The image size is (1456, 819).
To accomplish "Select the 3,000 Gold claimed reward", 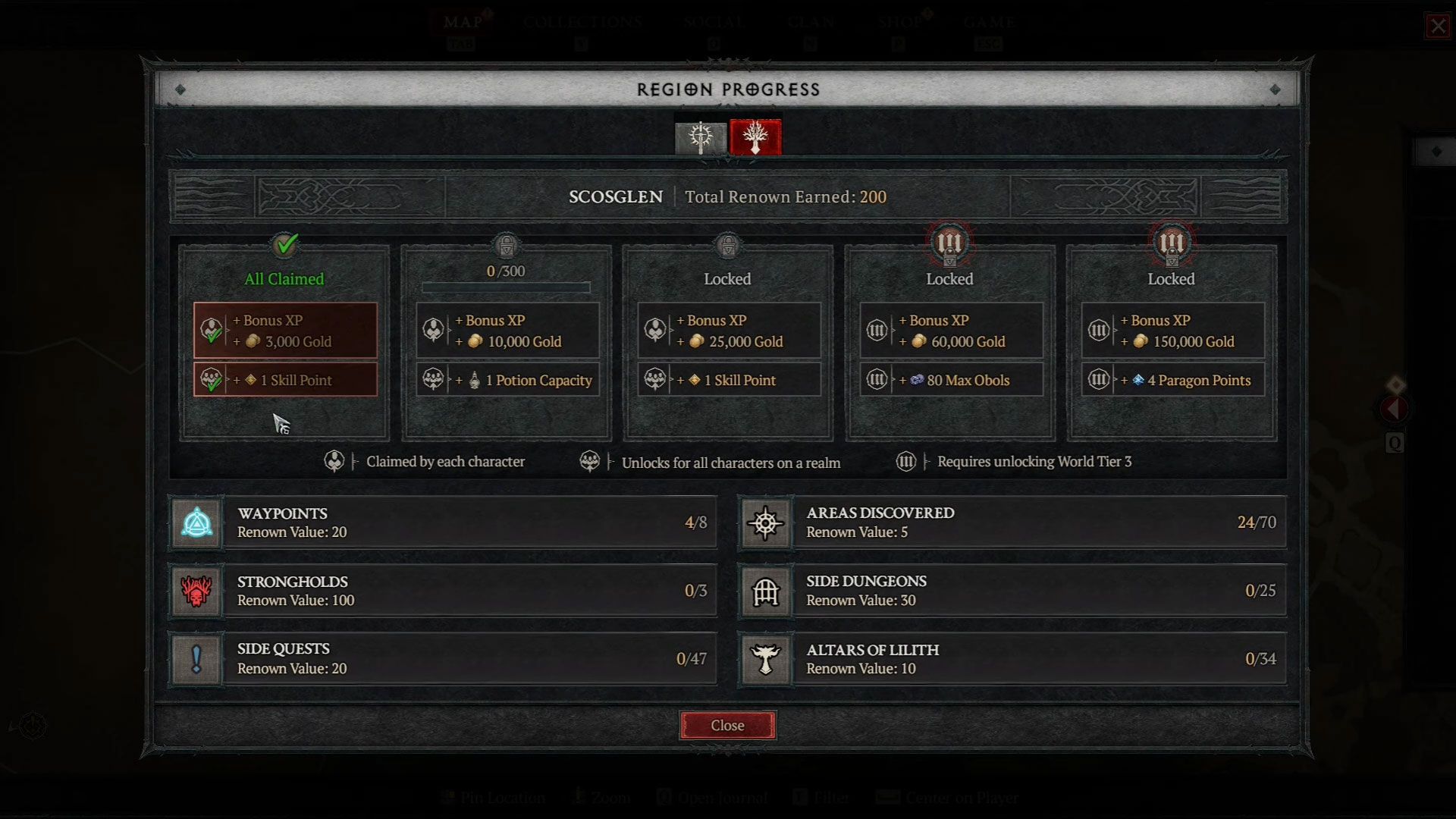I will tap(285, 331).
